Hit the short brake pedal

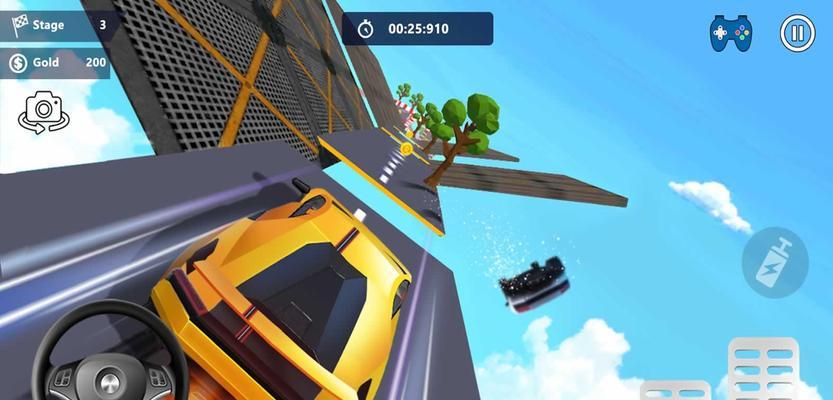tap(676, 390)
